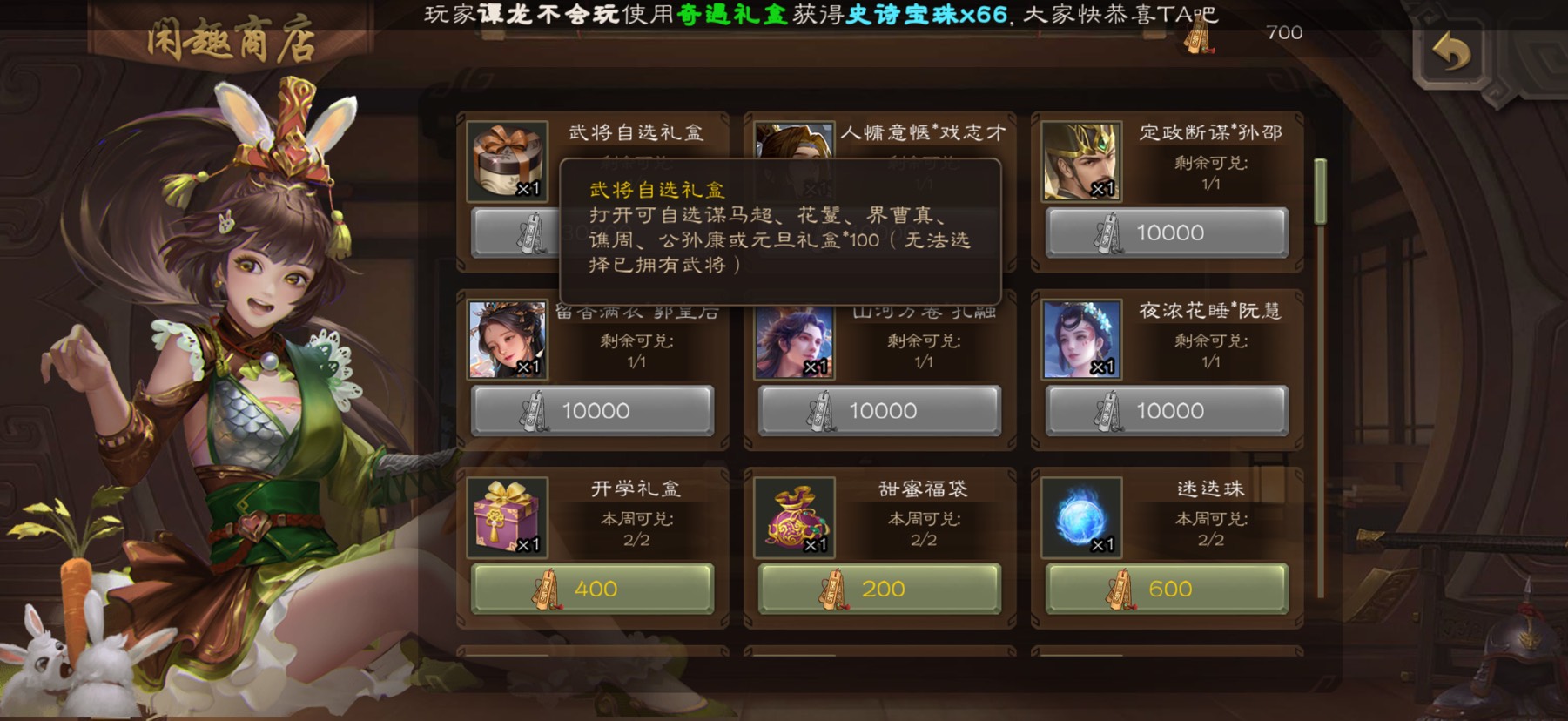Exchange 10000 for 夜浓花睡*阮慧
1568x721 pixels.
point(1167,410)
